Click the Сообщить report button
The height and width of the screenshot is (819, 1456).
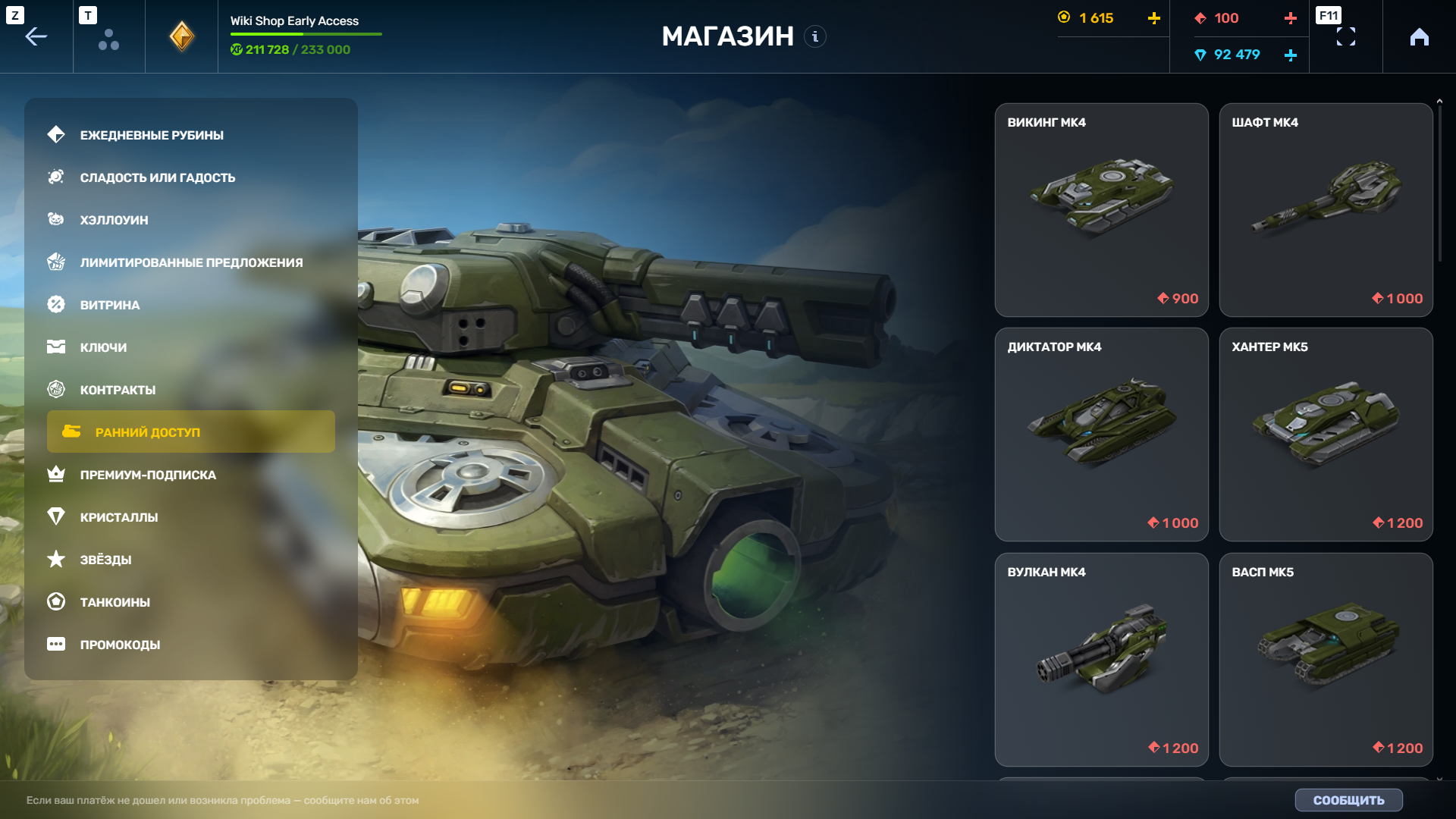click(1348, 800)
